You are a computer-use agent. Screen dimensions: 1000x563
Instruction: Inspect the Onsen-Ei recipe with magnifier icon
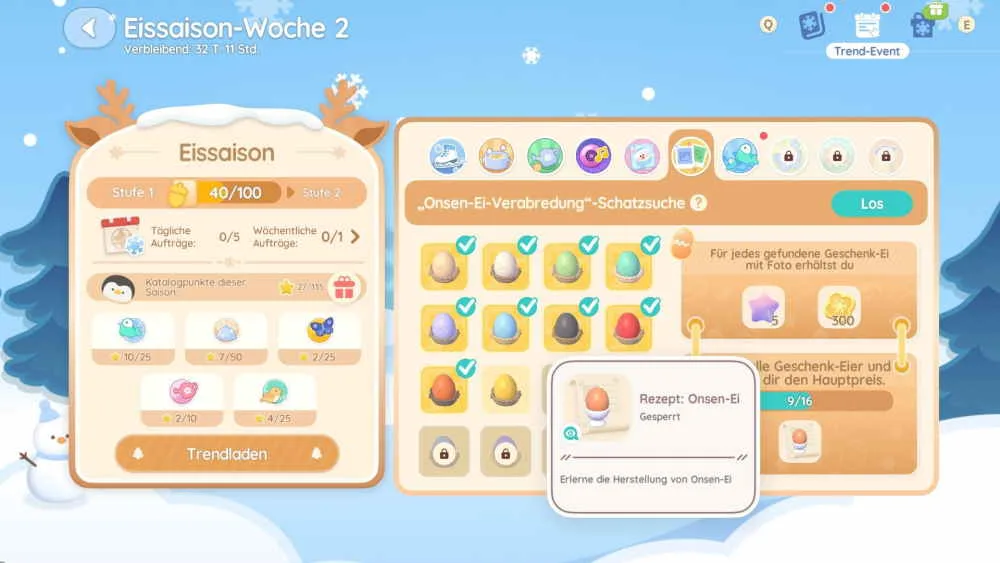(571, 433)
